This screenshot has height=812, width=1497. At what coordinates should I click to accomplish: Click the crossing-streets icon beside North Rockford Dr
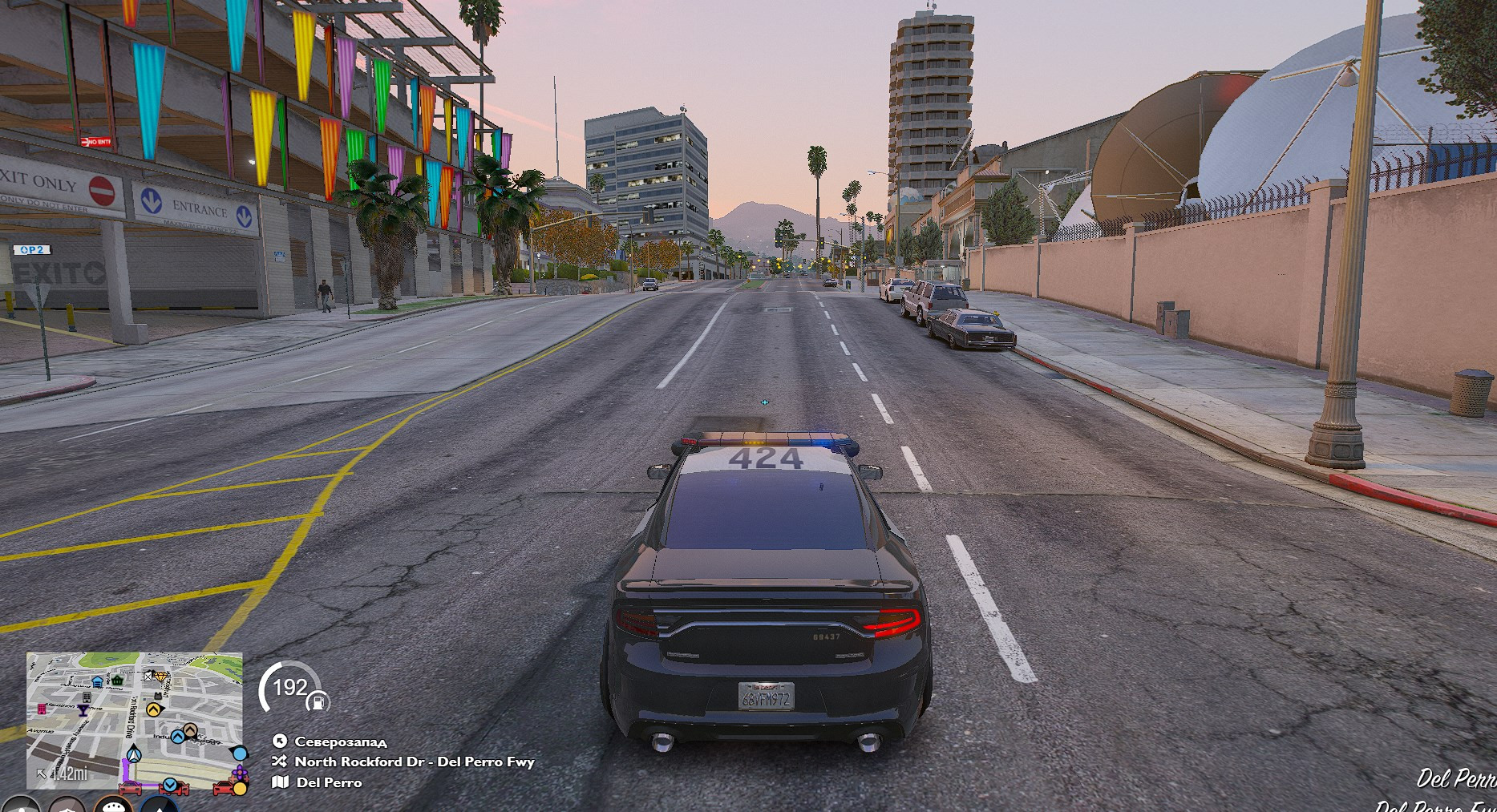279,762
